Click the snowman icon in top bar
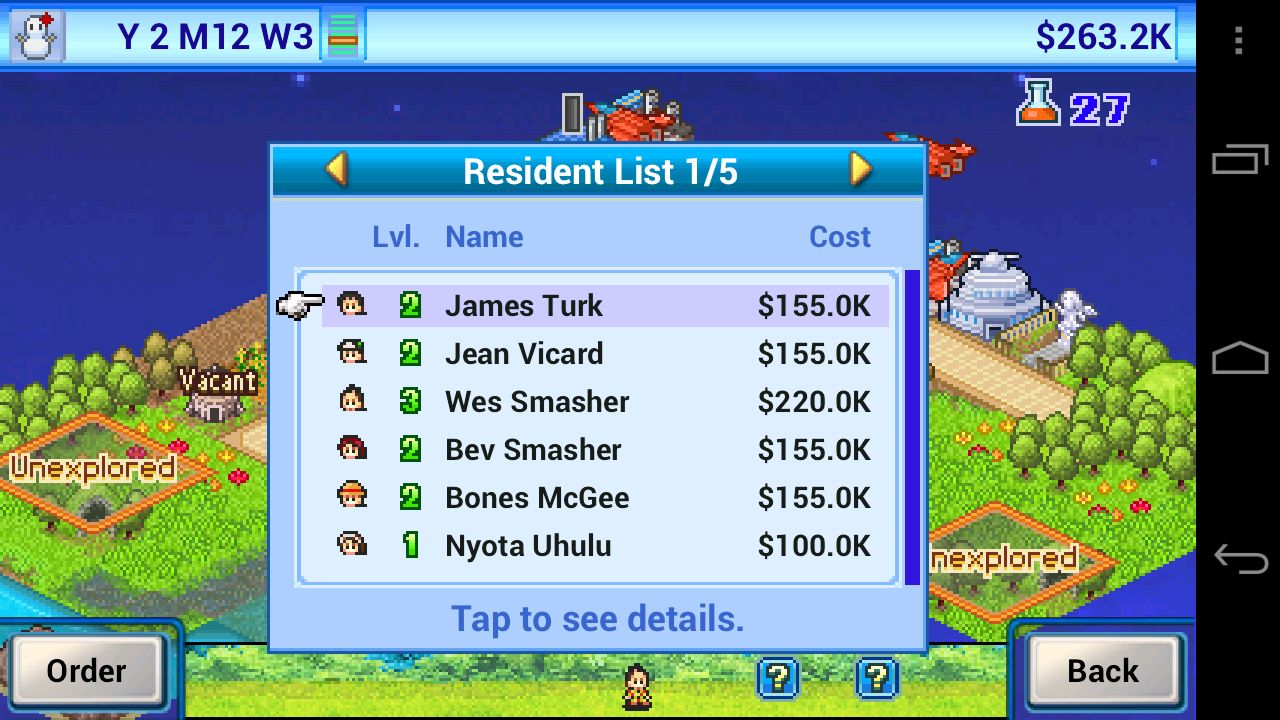 point(38,36)
